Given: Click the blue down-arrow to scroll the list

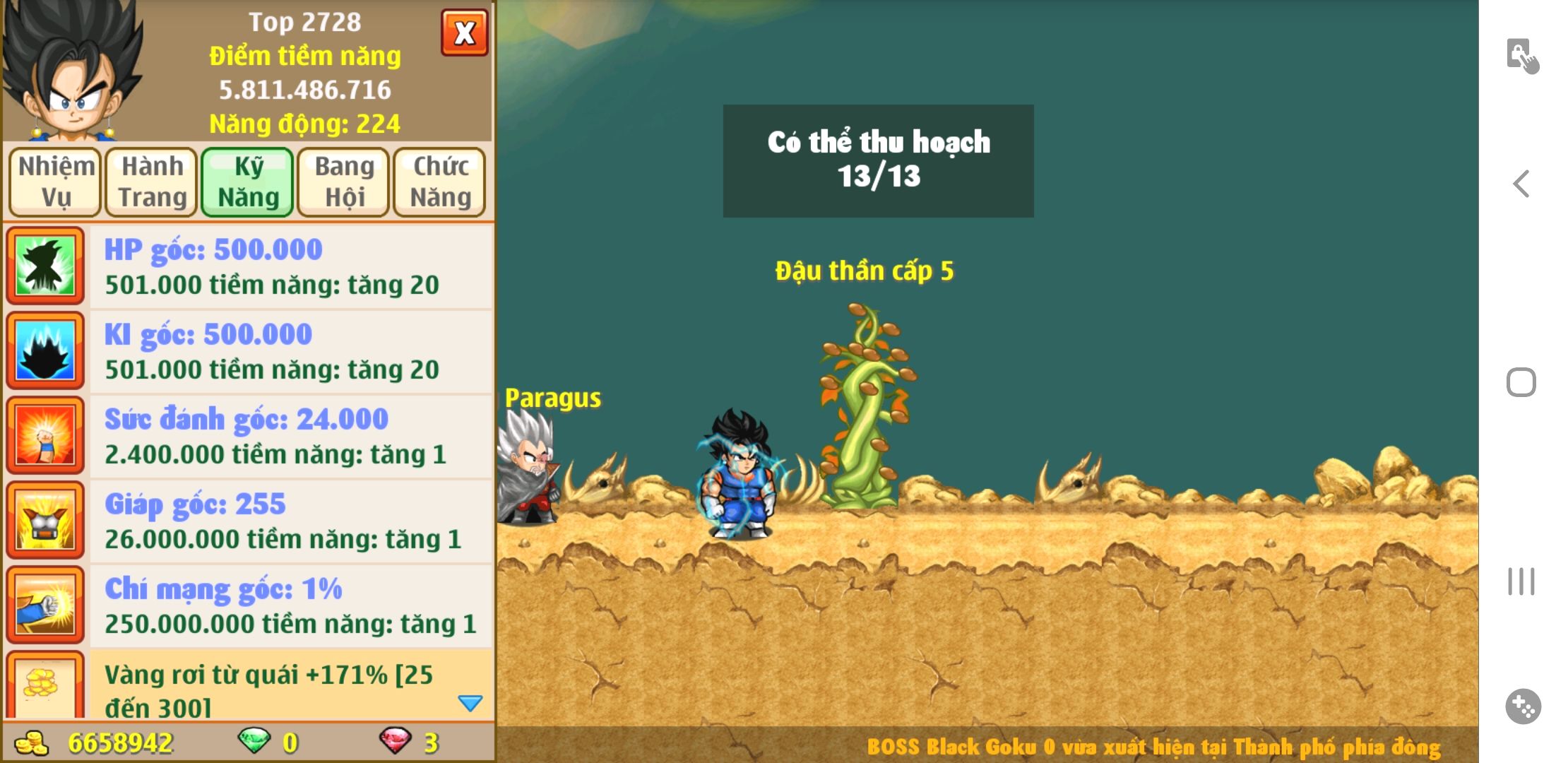Looking at the screenshot, I should [x=470, y=703].
